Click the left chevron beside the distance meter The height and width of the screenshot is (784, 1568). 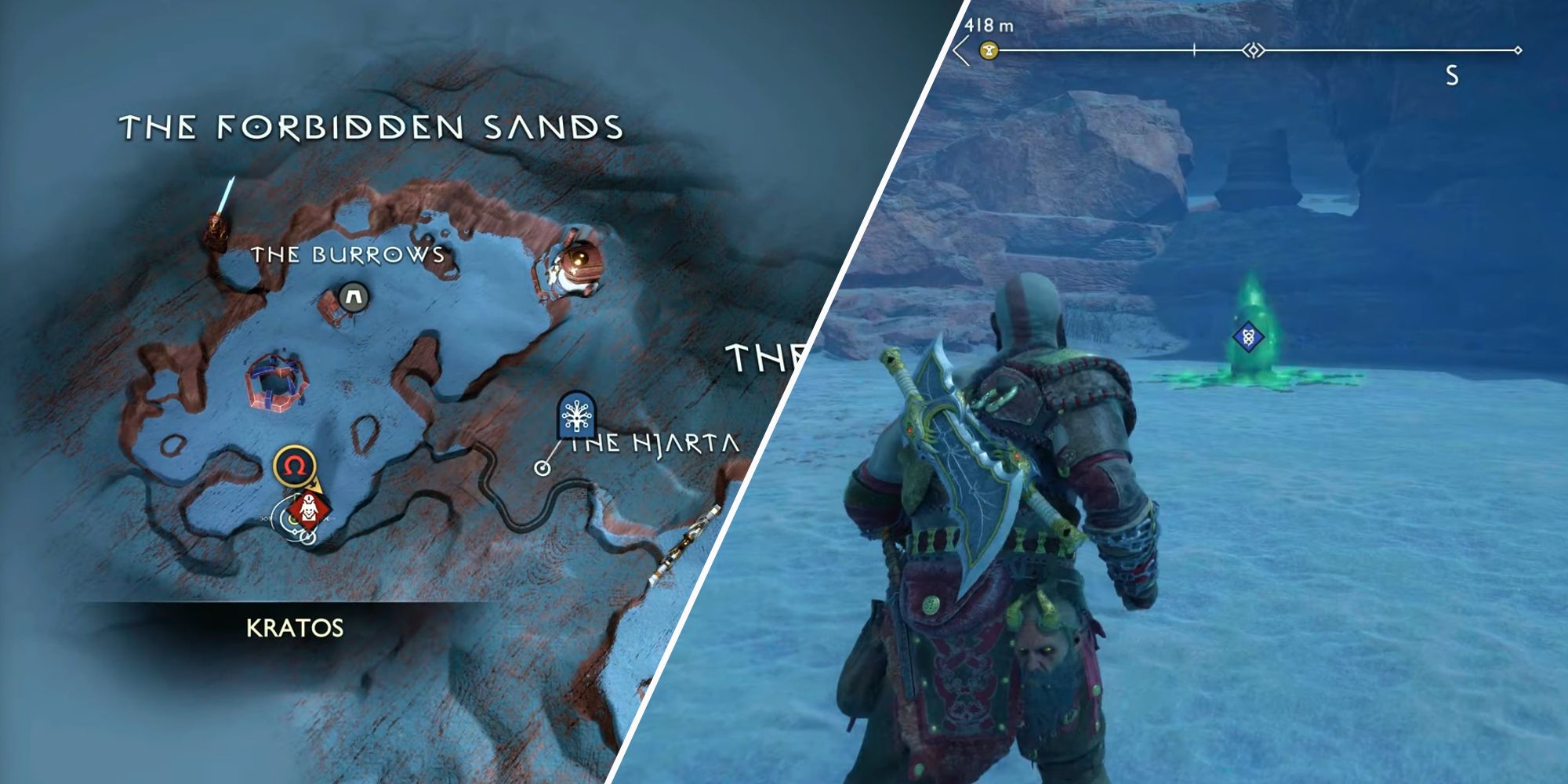pos(960,49)
